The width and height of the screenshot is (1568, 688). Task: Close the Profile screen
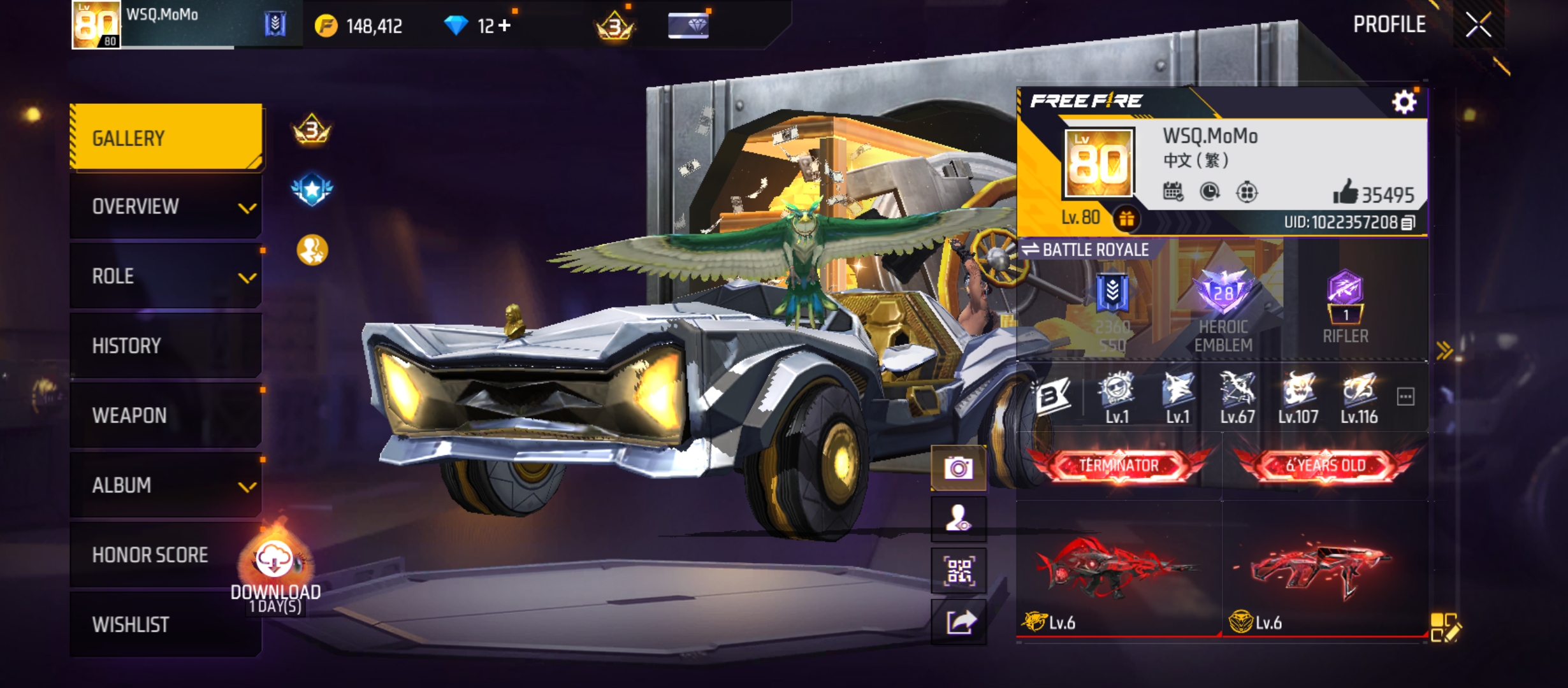click(1478, 25)
